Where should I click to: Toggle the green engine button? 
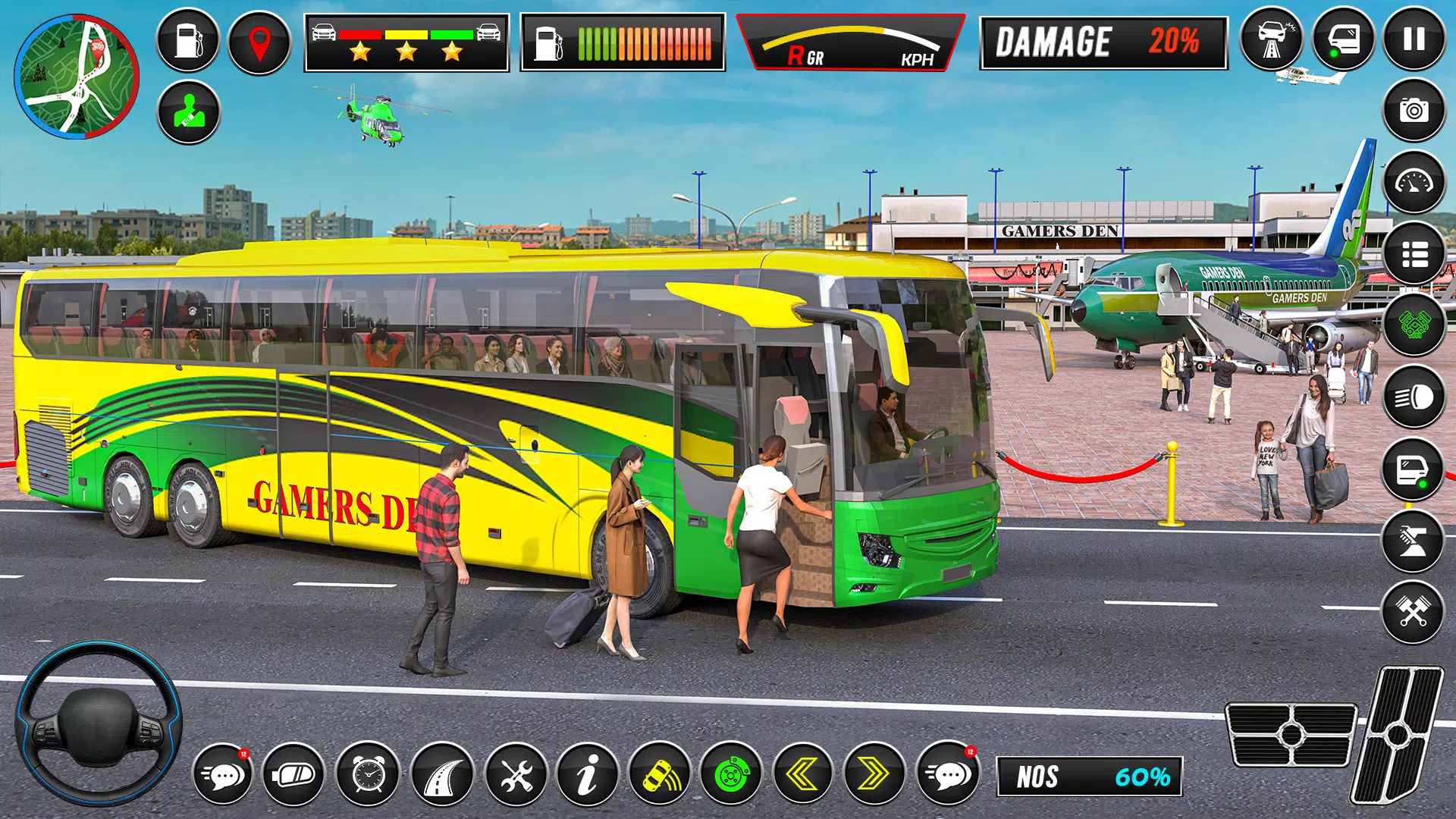pyautogui.click(x=1414, y=325)
